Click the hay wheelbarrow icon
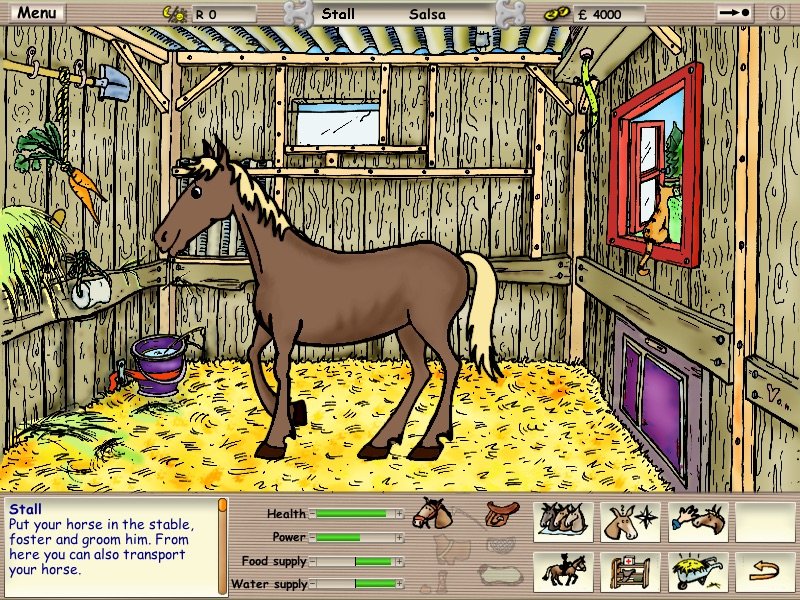The height and width of the screenshot is (600, 800). [x=697, y=572]
